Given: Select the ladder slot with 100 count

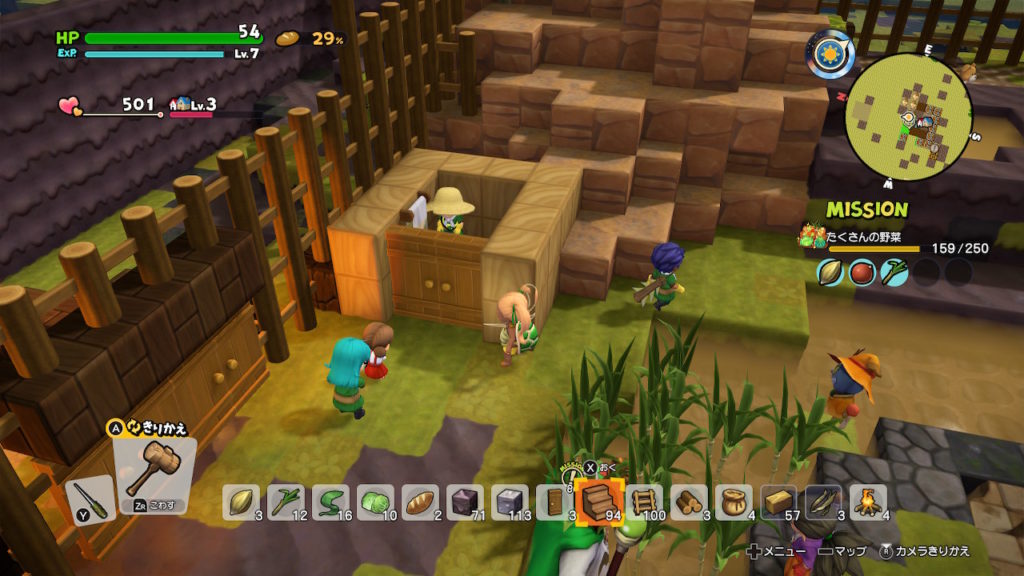Looking at the screenshot, I should (645, 501).
